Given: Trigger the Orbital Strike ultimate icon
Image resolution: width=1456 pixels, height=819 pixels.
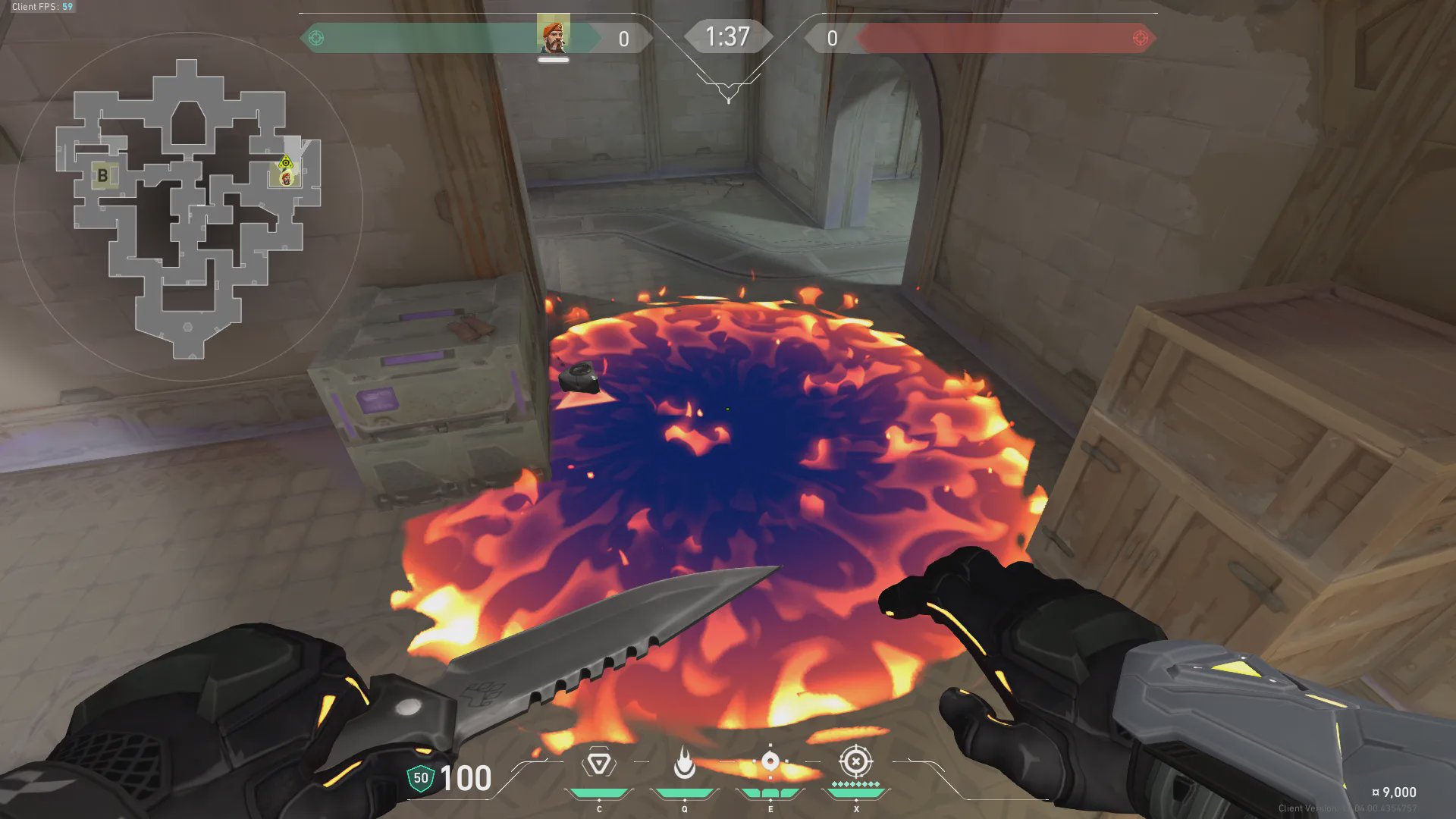Looking at the screenshot, I should 855,761.
